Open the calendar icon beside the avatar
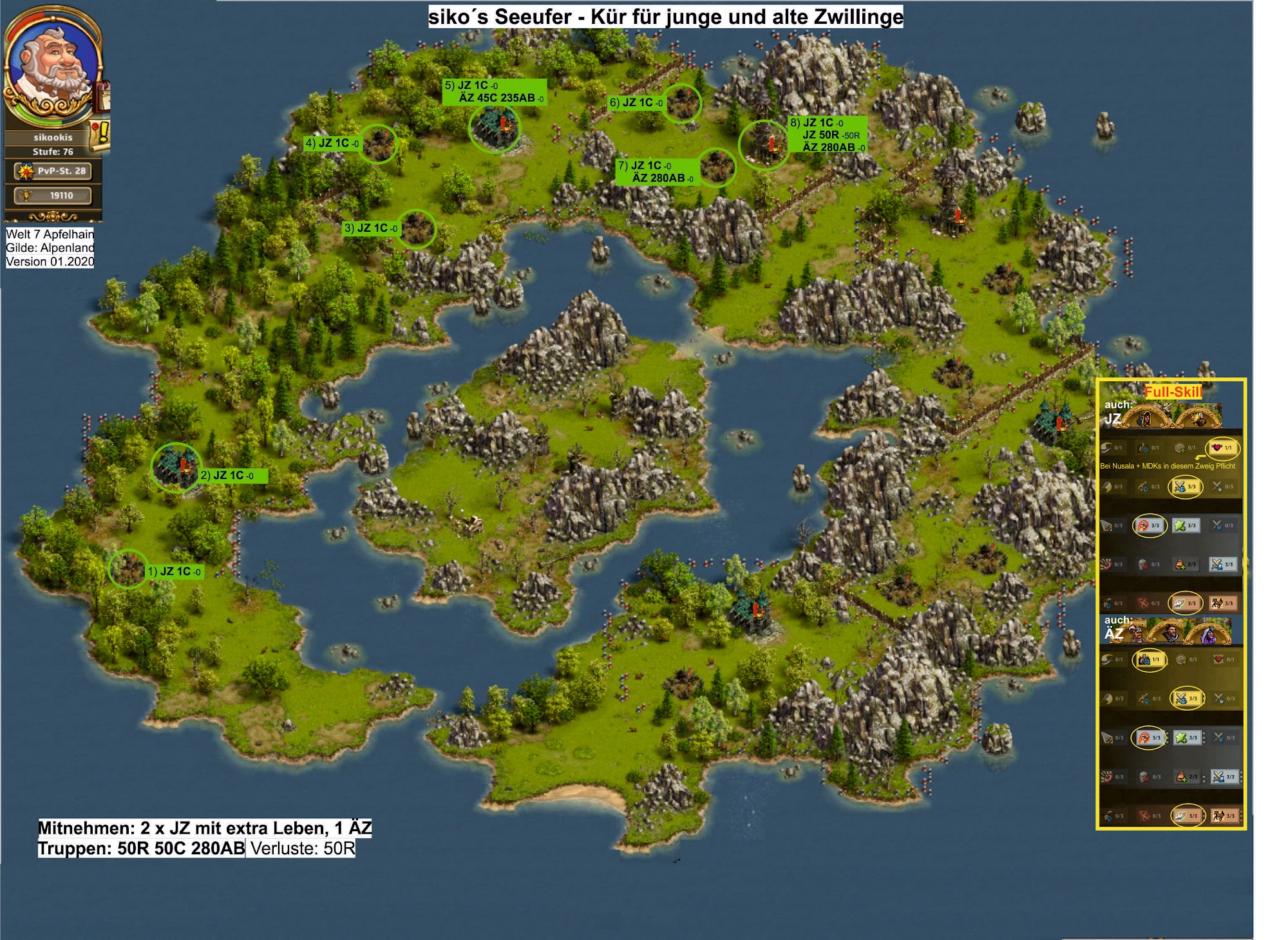 tap(103, 95)
